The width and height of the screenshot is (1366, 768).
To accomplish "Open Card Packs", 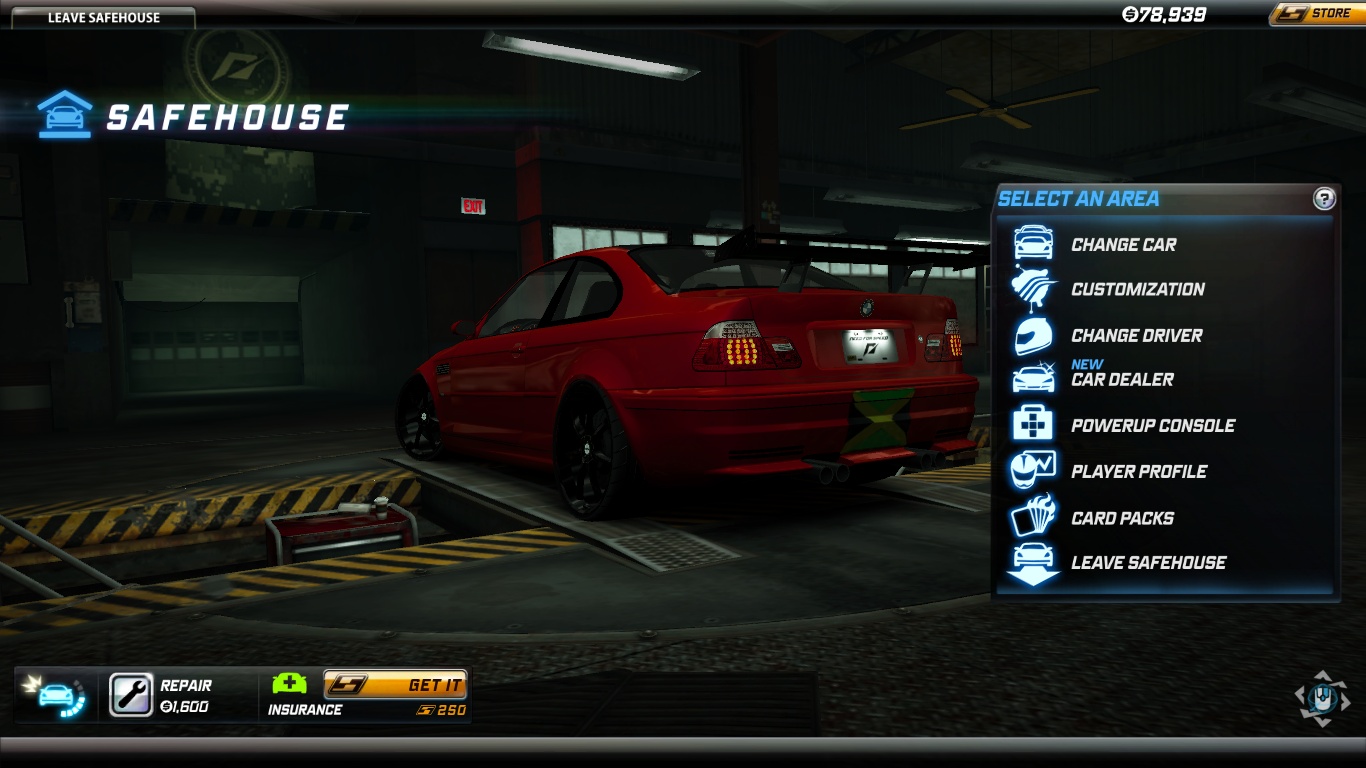I will [1122, 518].
